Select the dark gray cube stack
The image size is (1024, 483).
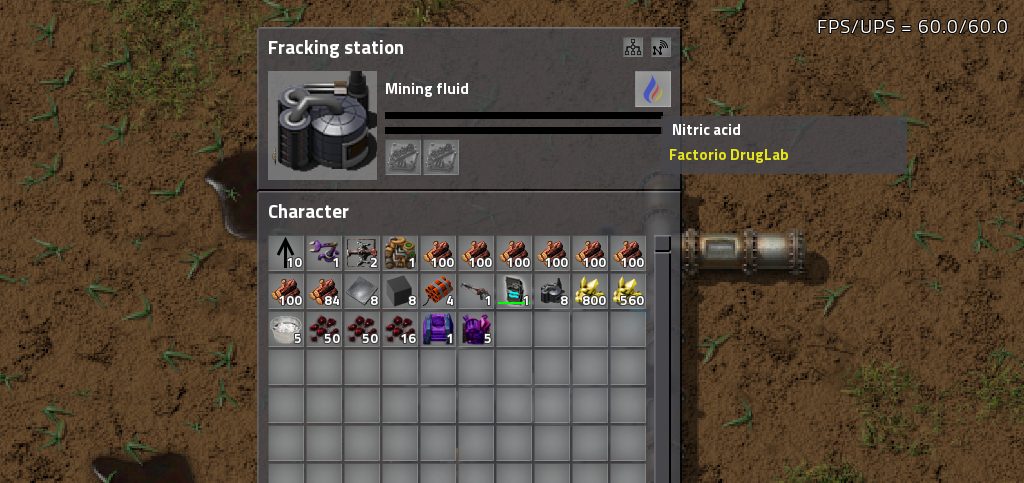tap(400, 290)
